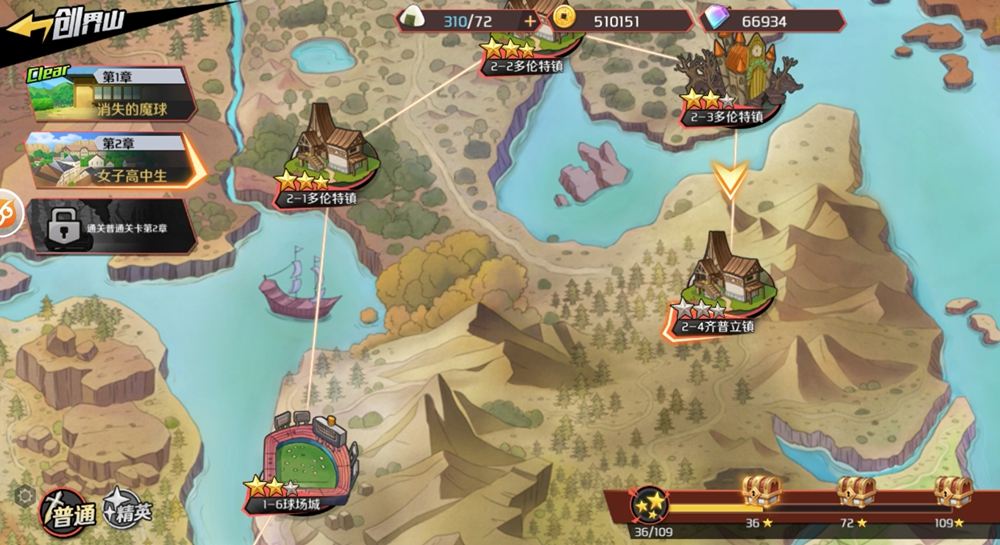
Task: Select chapter 2 女子高中生
Action: click(110, 160)
